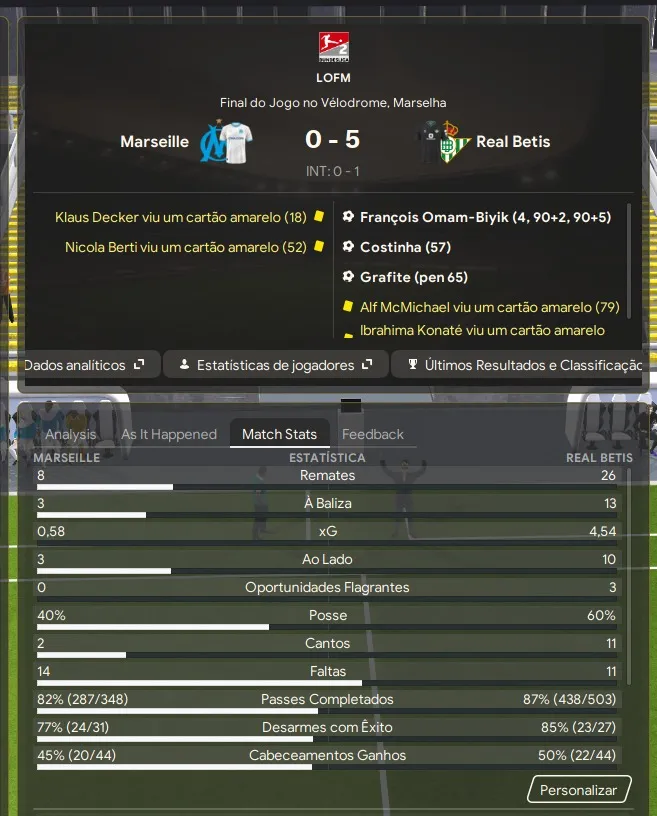Viewport: 657px width, 816px height.
Task: Show Últimos Resultados e Classificação
Action: coord(520,365)
